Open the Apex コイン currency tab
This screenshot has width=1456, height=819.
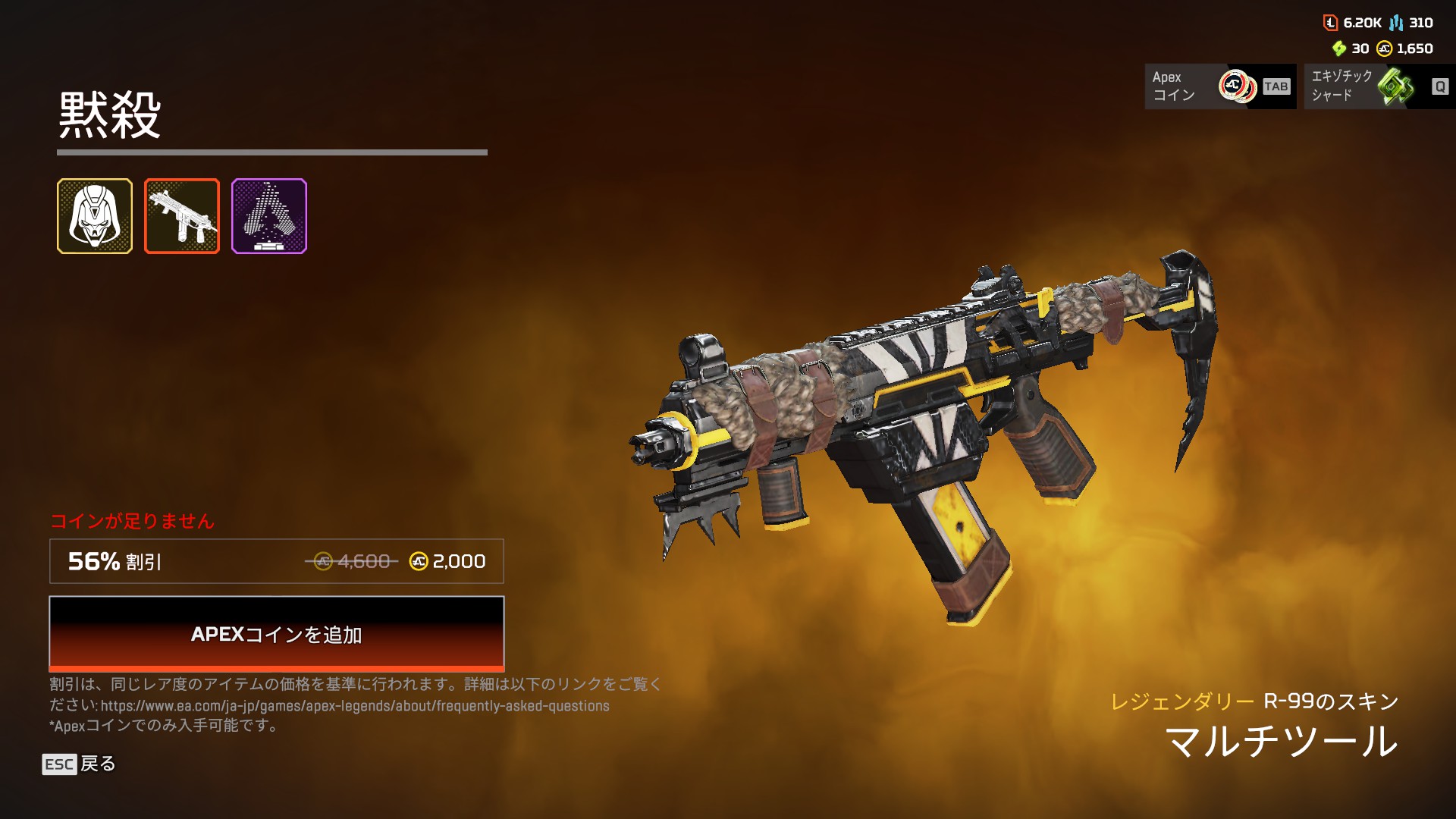[1219, 86]
